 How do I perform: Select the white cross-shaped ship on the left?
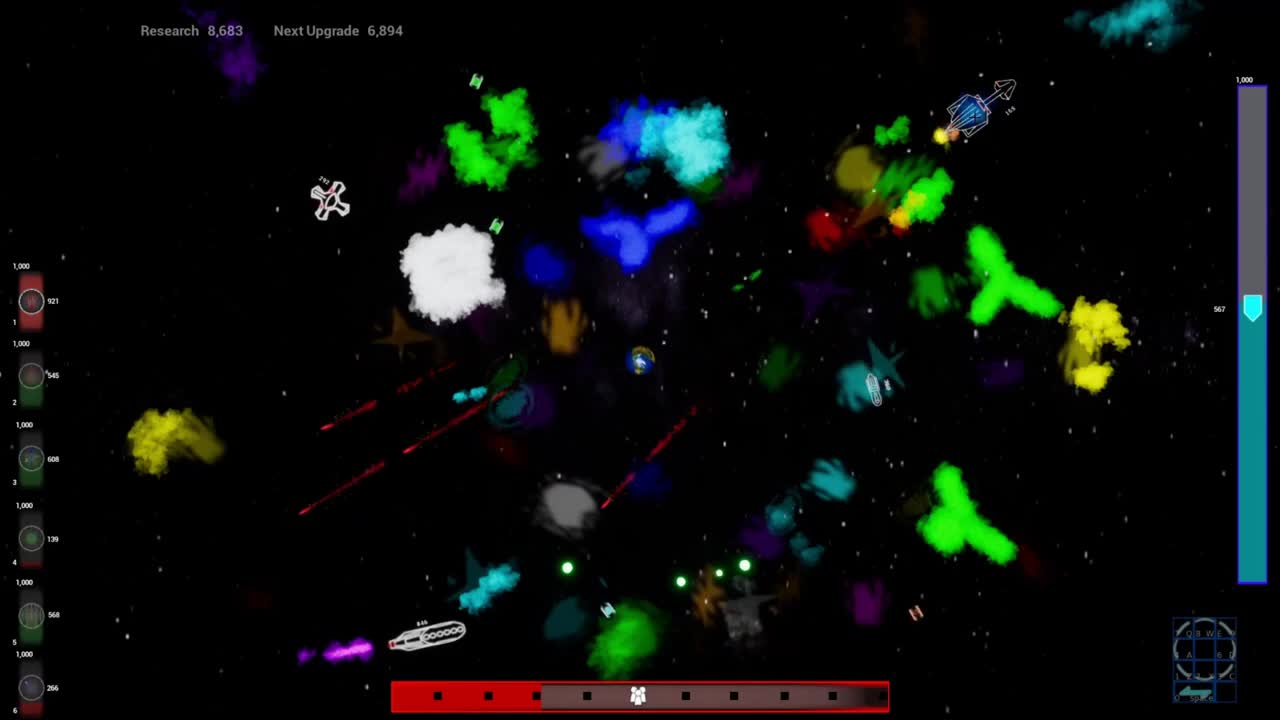(x=331, y=201)
